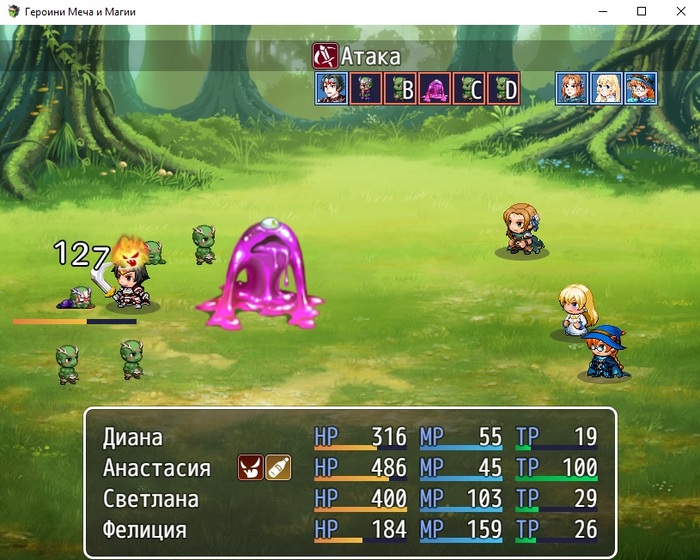
Task: Click the brown-haired heroine turn order portrait
Action: (x=572, y=88)
